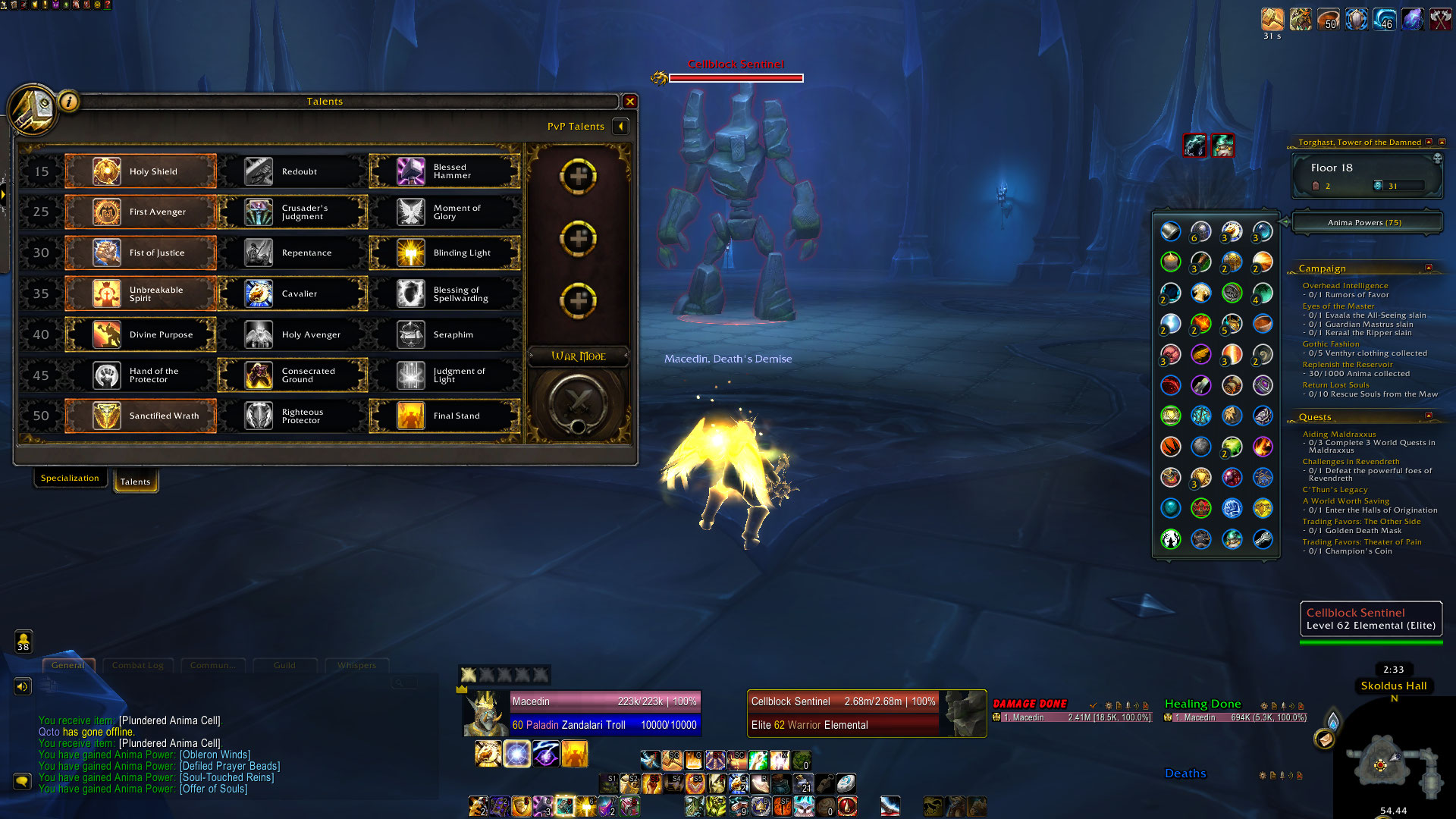Pick the Blessed Hammer talent
Image resolution: width=1456 pixels, height=819 pixels.
445,171
